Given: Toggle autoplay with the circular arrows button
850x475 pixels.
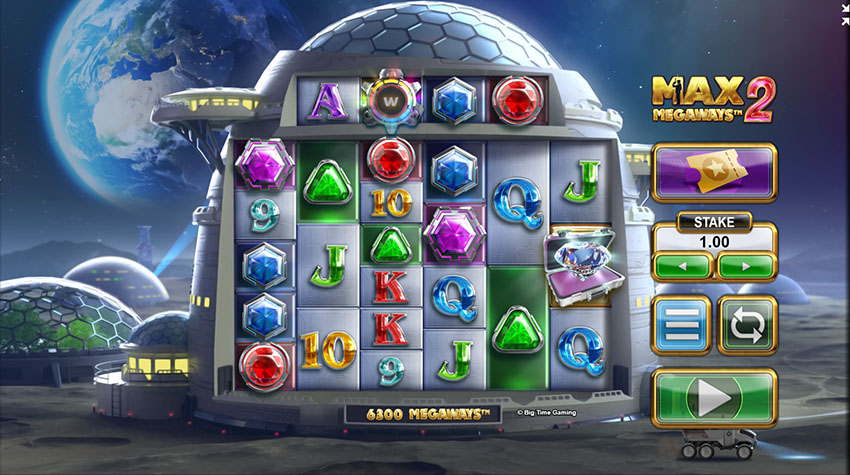Looking at the screenshot, I should [746, 325].
